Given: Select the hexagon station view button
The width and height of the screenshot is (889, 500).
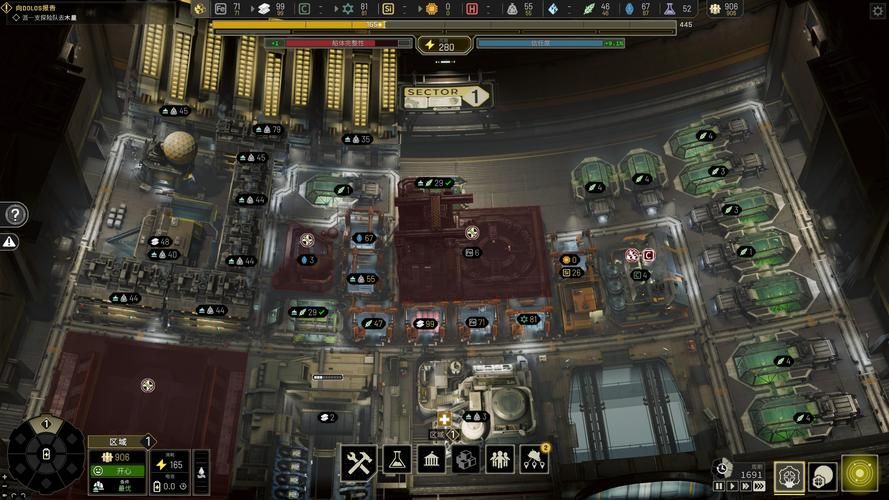Looking at the screenshot, I should tap(789, 476).
